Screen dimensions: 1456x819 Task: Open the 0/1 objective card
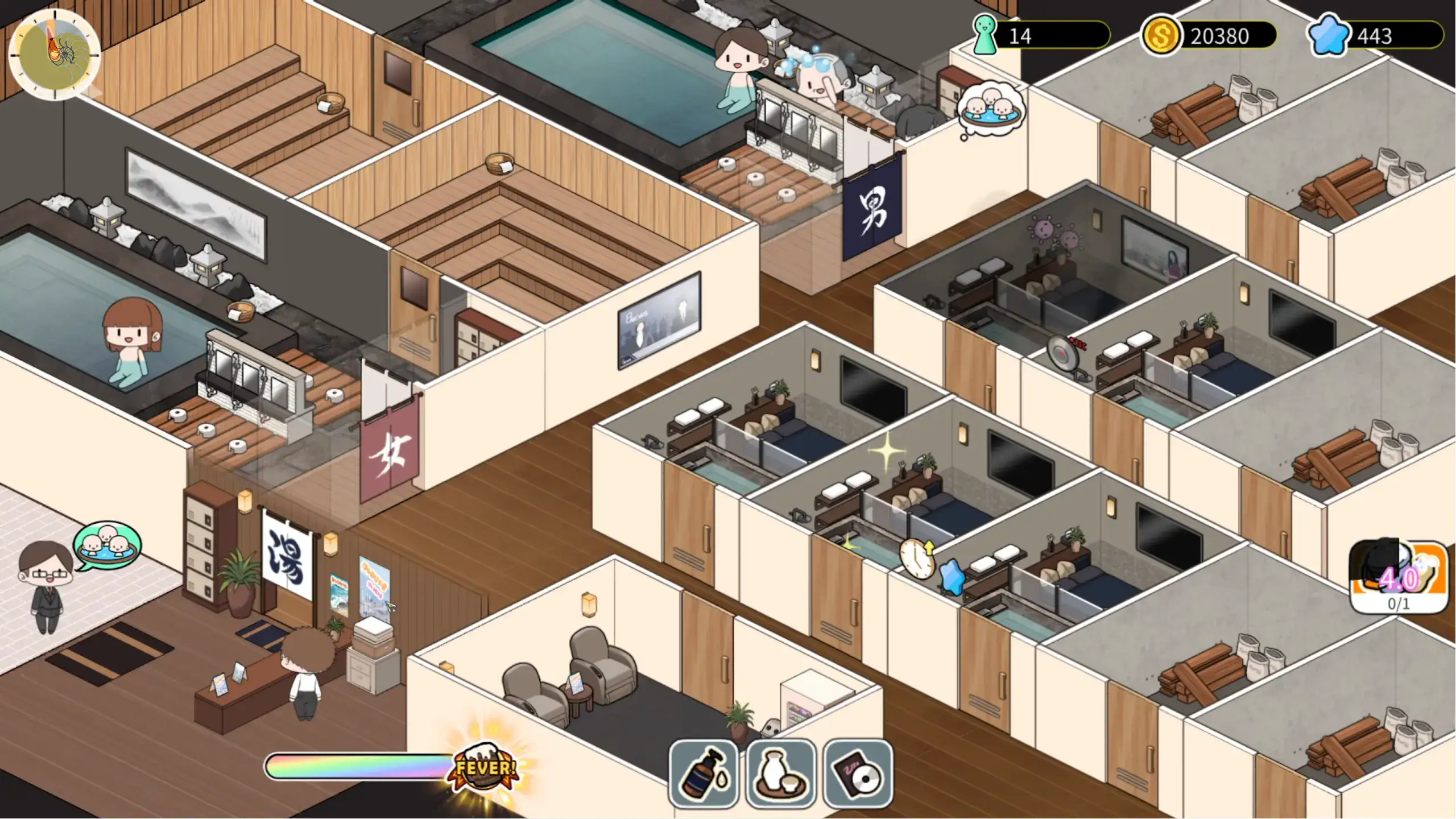[x=1399, y=577]
